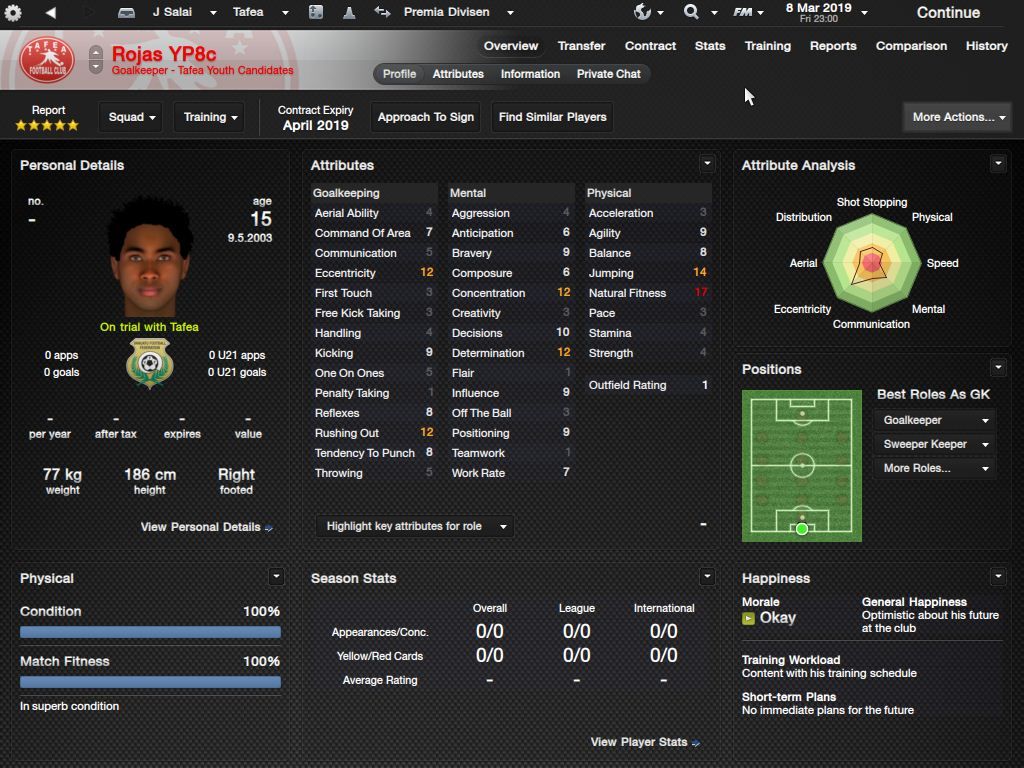Open the Transfer tab
The height and width of the screenshot is (768, 1024).
[x=581, y=46]
